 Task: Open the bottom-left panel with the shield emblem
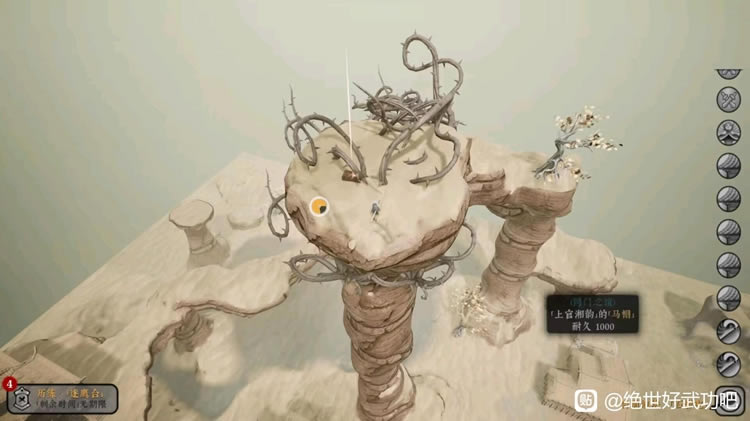pos(60,399)
